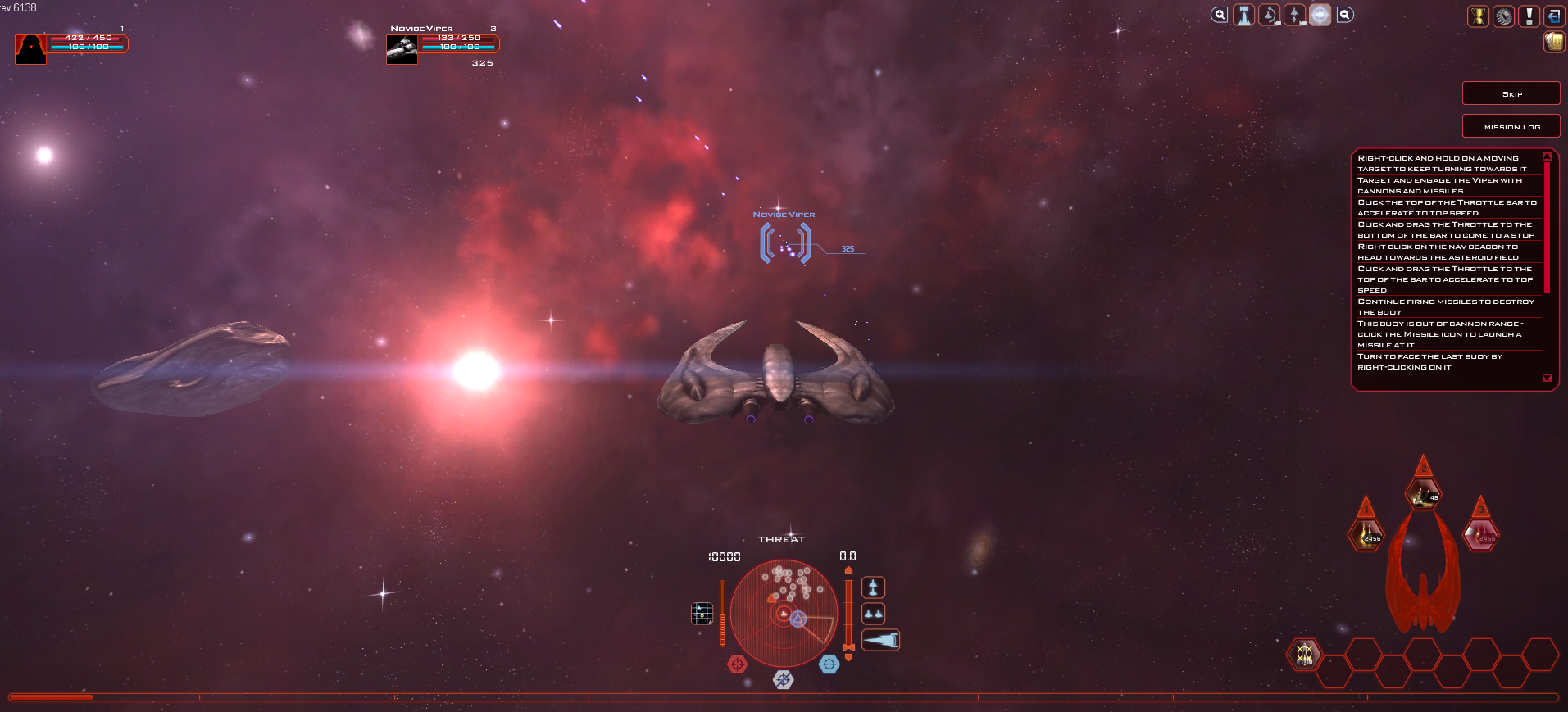Activate weapon slot 1 cannon
The height and width of the screenshot is (712, 1568).
[1366, 534]
